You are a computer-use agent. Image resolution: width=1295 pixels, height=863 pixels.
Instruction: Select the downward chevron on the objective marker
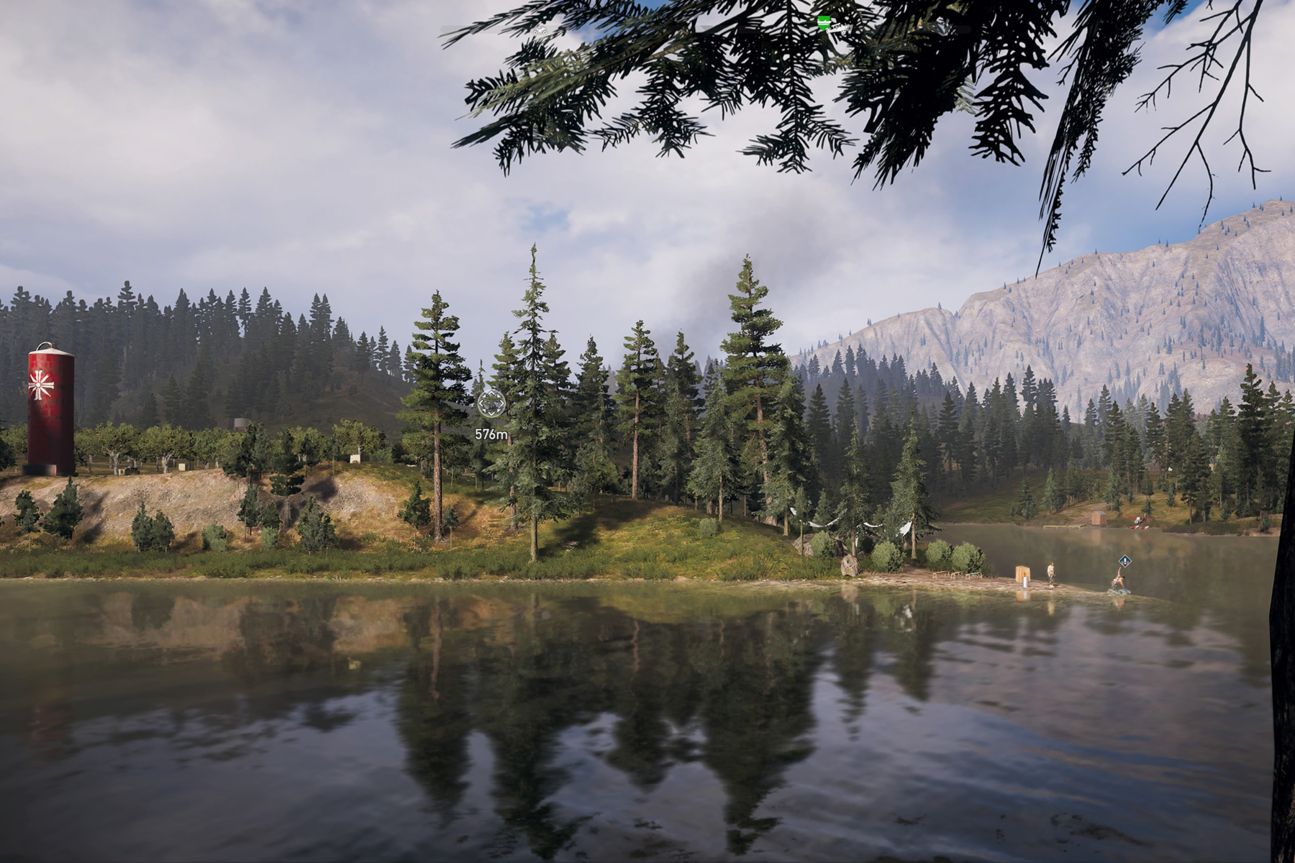tap(491, 414)
